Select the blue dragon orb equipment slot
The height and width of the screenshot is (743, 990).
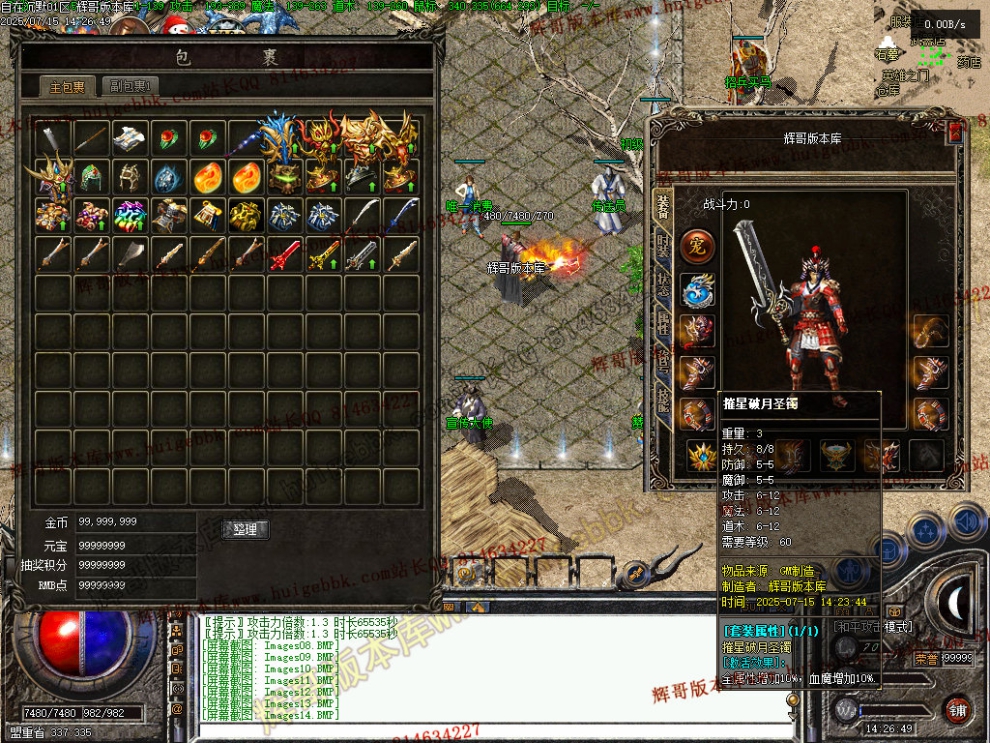point(697,290)
